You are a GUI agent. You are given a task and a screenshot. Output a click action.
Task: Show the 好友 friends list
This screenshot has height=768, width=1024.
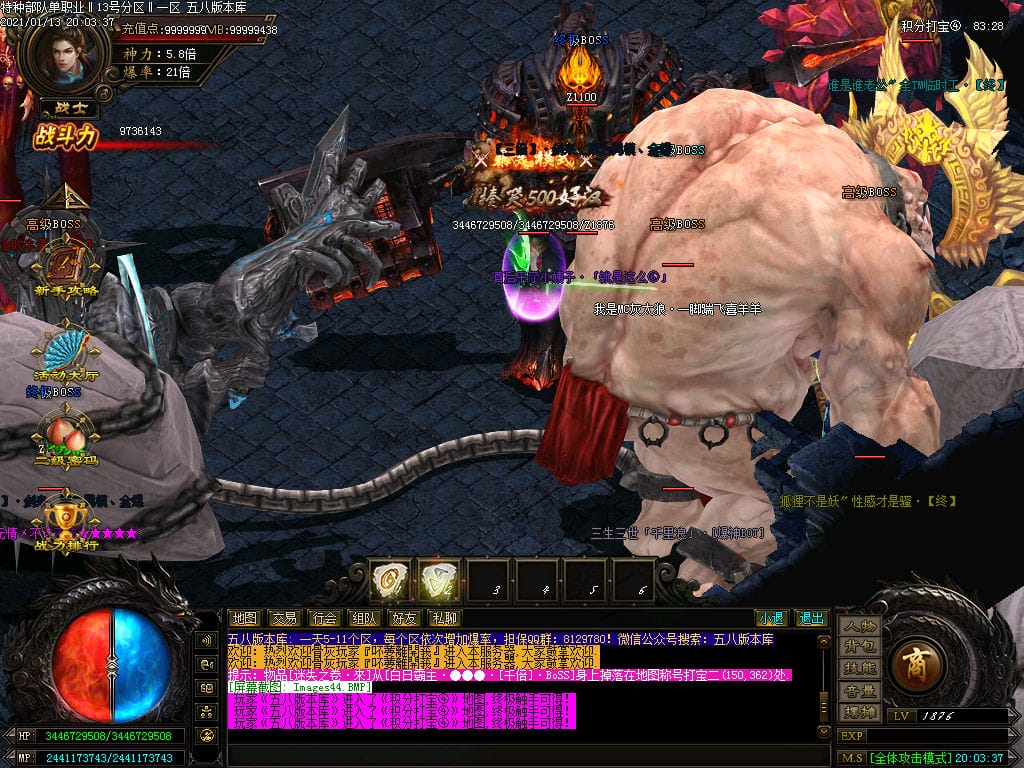403,618
